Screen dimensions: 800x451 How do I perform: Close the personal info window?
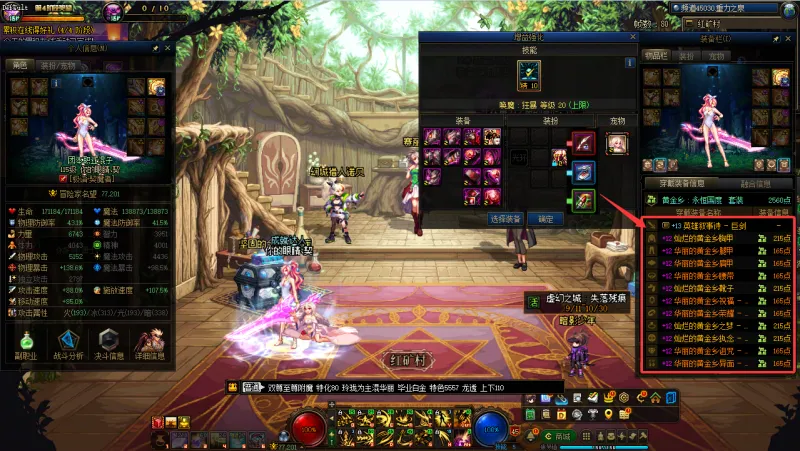[x=167, y=47]
